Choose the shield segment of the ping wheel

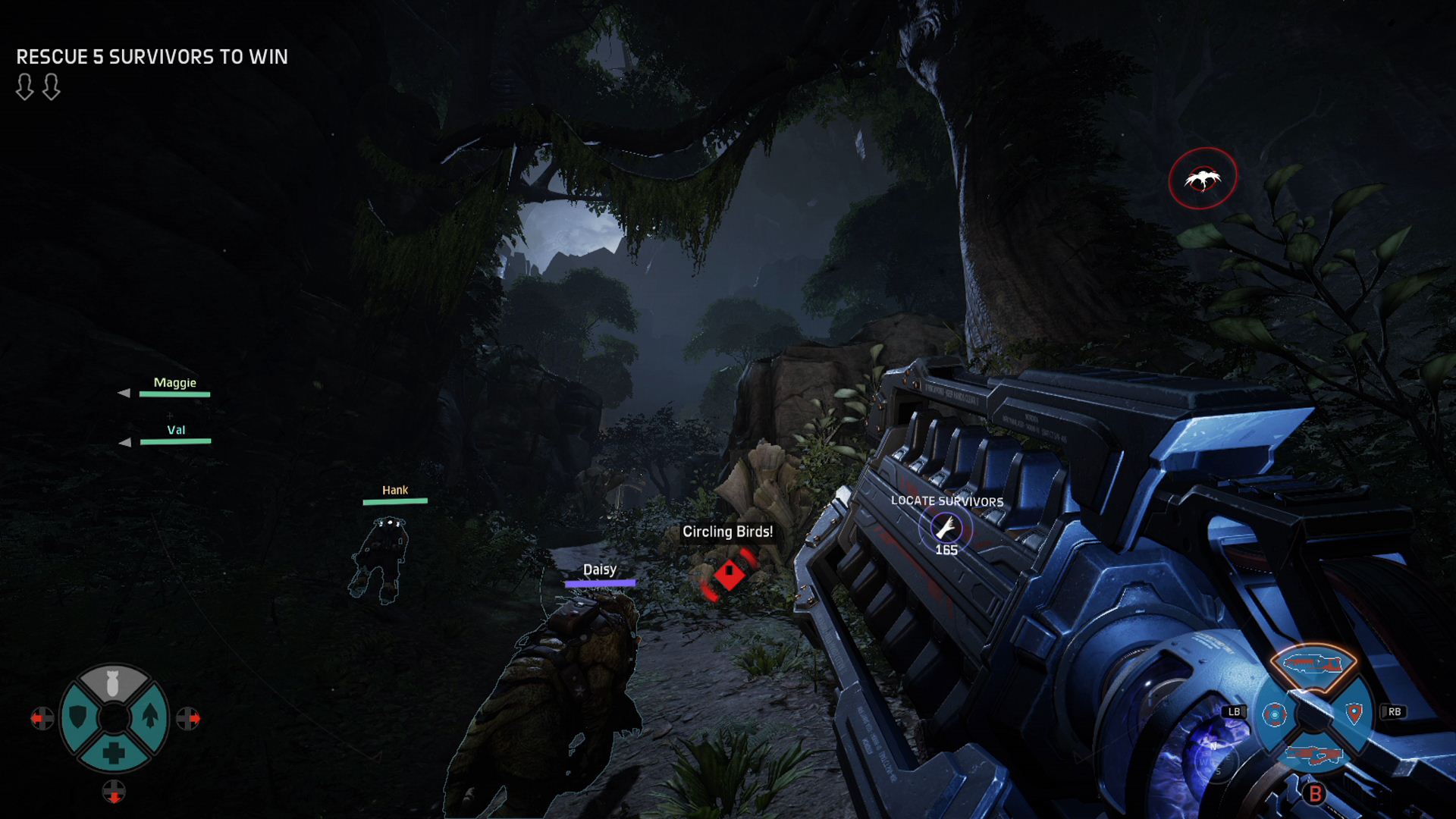(x=78, y=717)
